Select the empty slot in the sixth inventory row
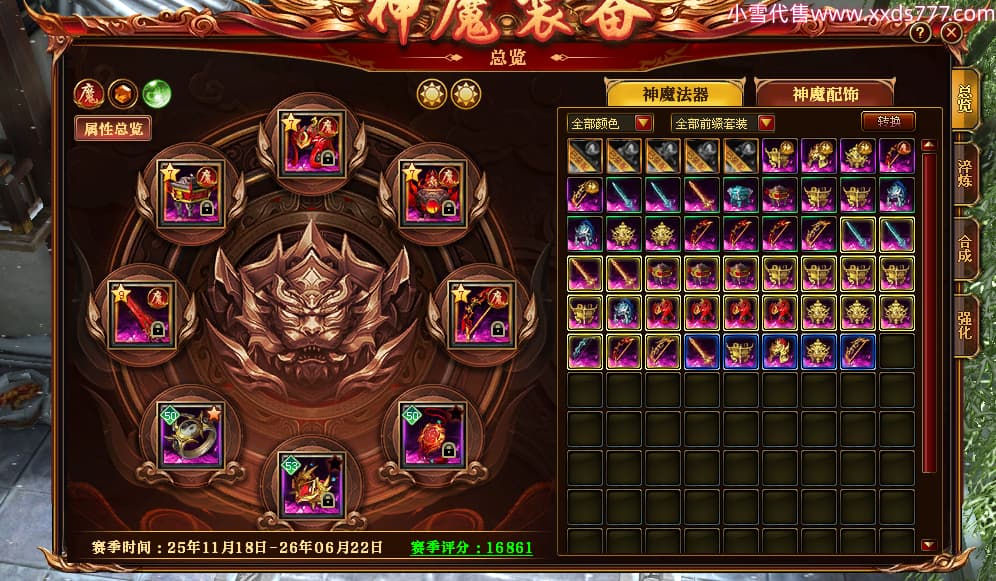 (897, 351)
